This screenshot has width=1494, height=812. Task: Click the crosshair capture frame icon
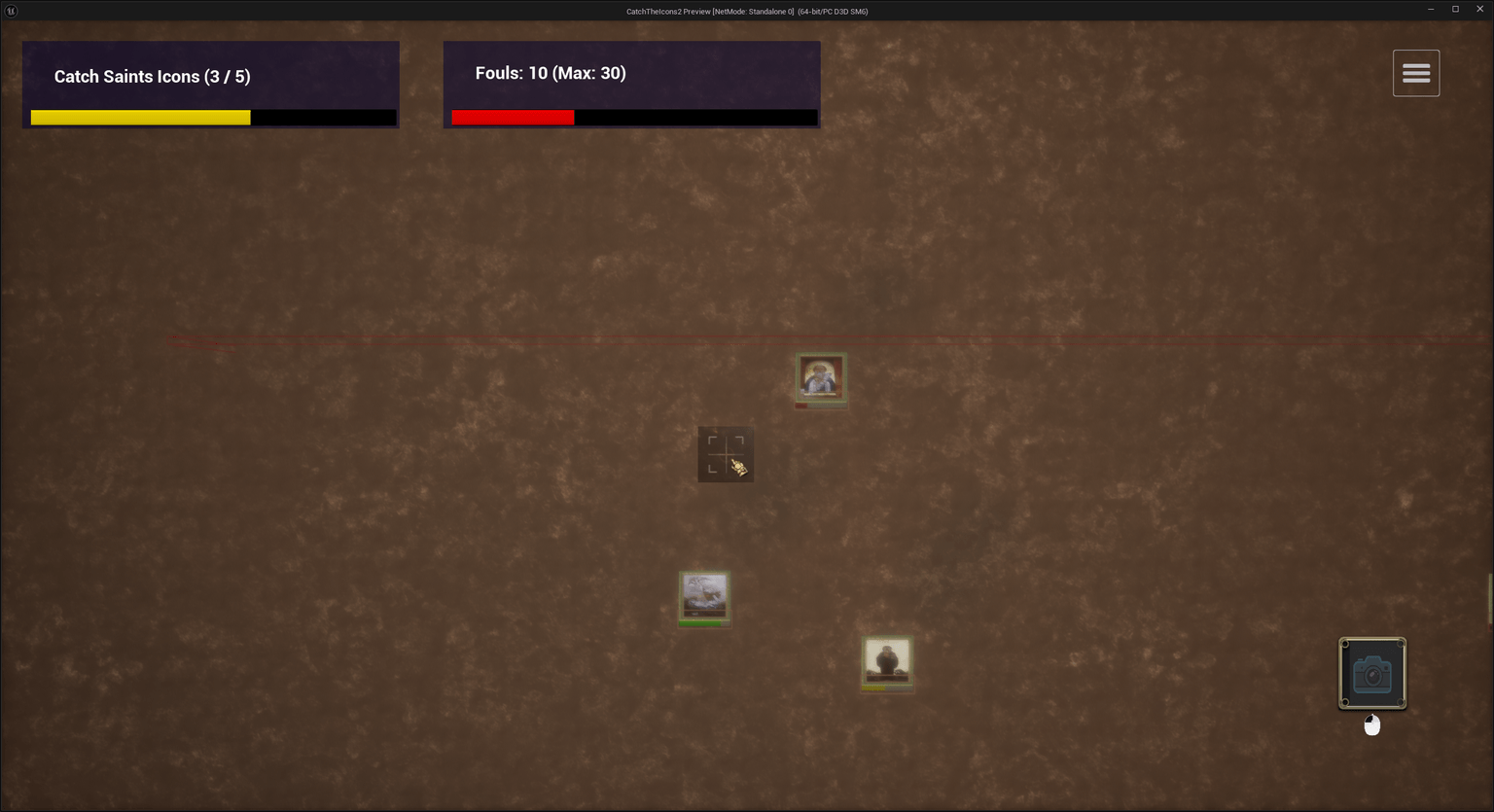725,452
